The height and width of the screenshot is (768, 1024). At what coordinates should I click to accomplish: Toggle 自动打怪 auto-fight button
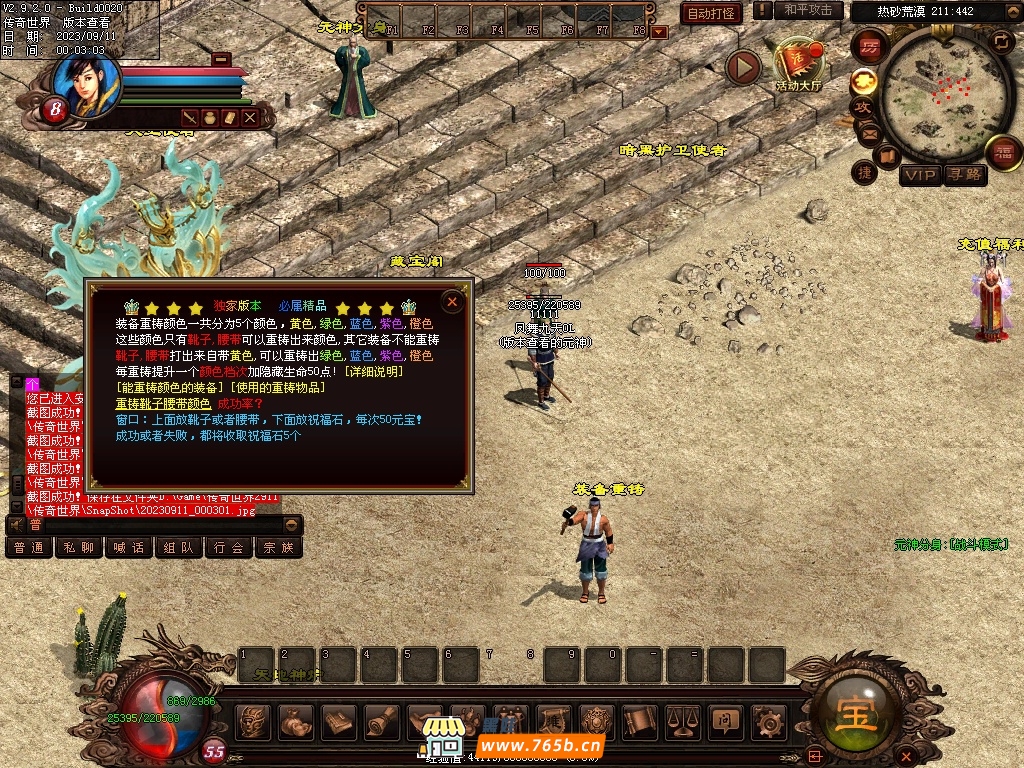[x=711, y=13]
